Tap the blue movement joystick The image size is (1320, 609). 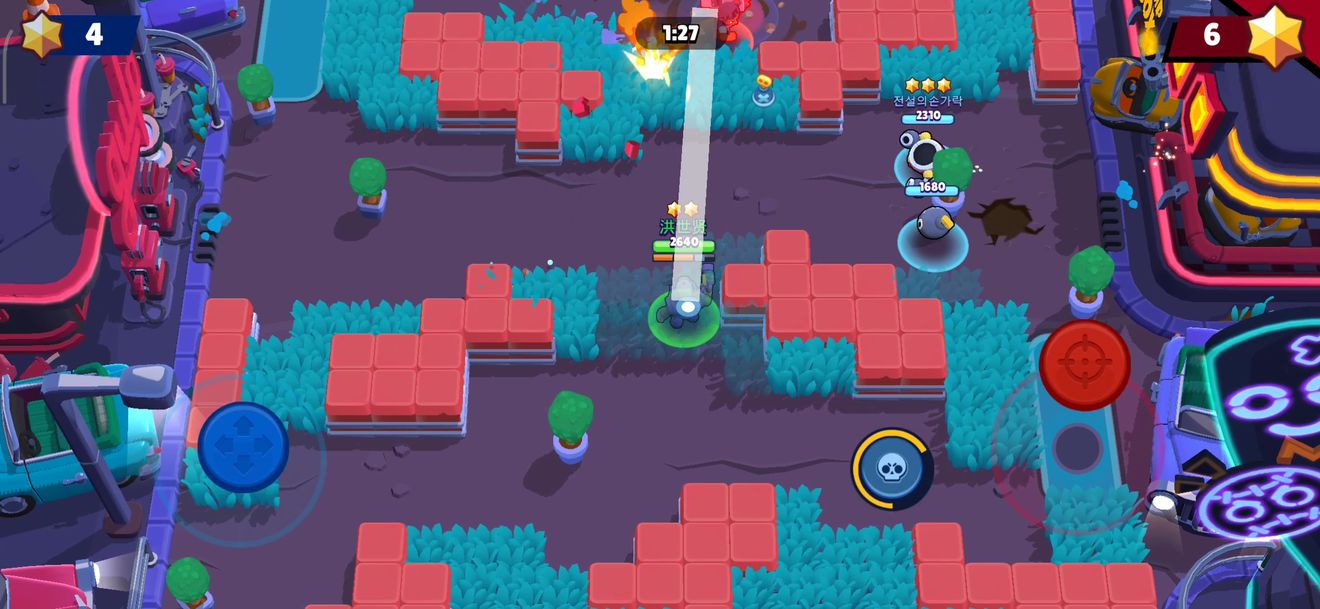243,447
